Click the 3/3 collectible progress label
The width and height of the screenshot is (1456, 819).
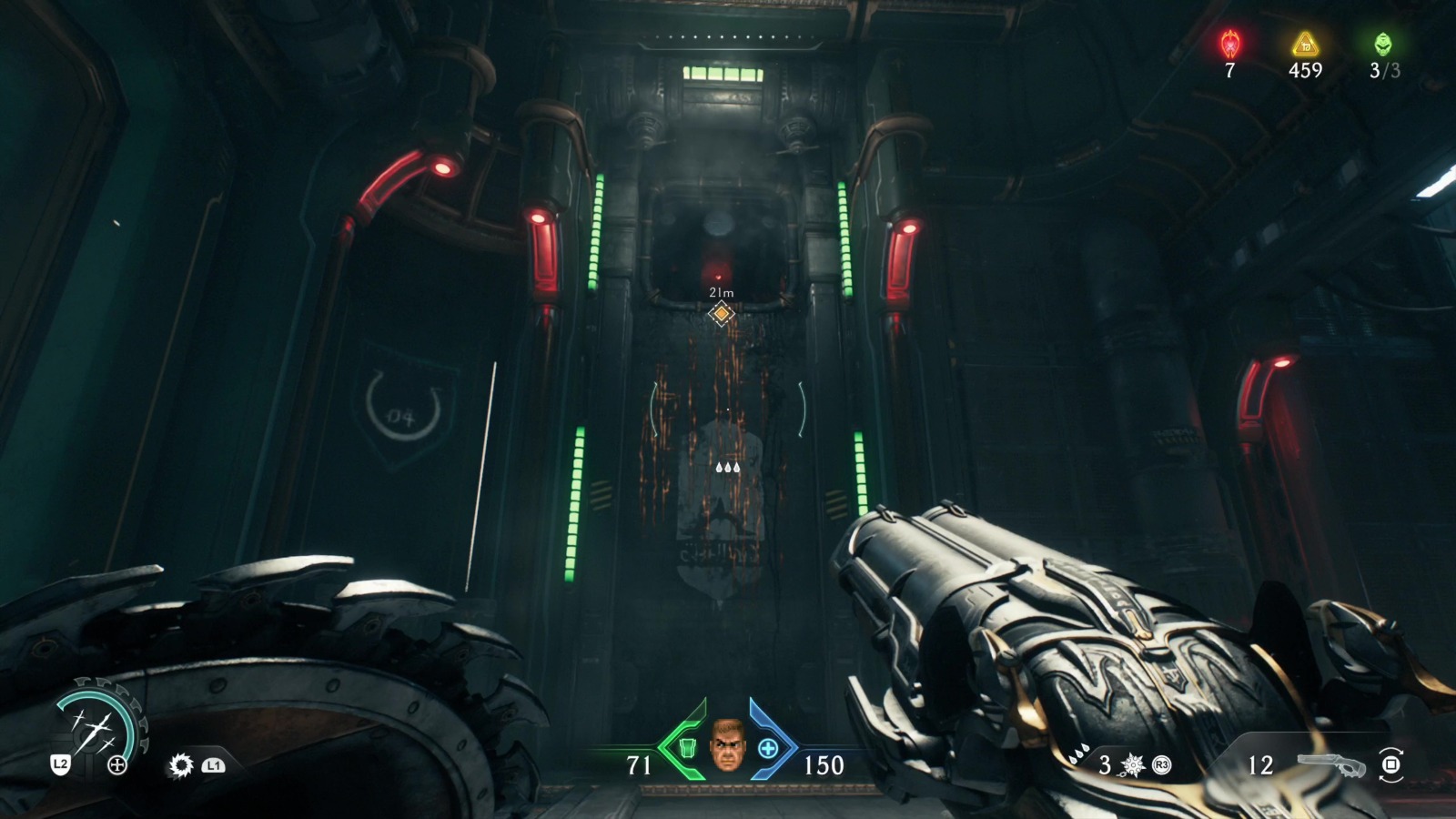(1385, 70)
